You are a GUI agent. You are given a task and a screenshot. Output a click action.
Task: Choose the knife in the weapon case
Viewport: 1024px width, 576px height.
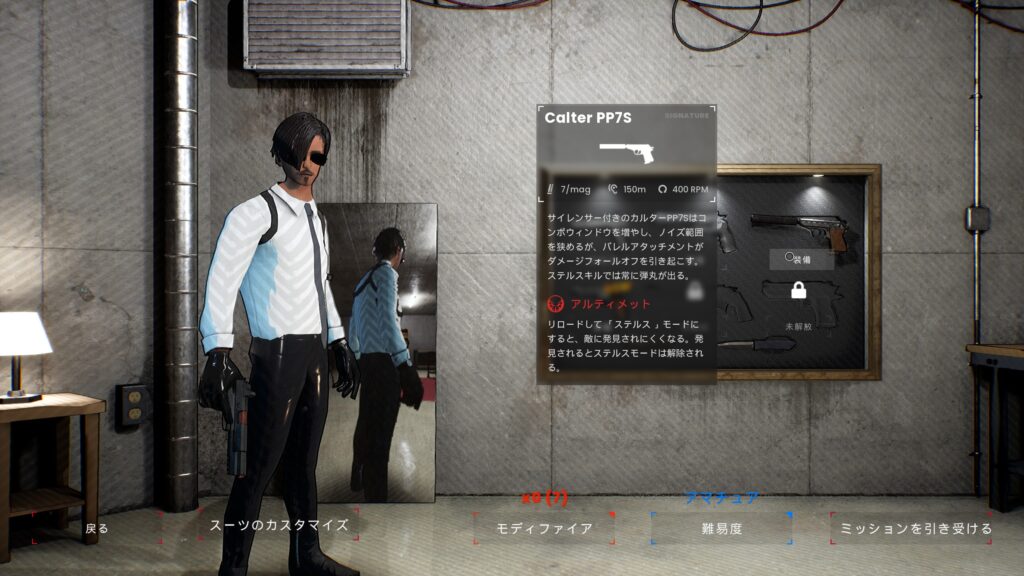(x=758, y=343)
